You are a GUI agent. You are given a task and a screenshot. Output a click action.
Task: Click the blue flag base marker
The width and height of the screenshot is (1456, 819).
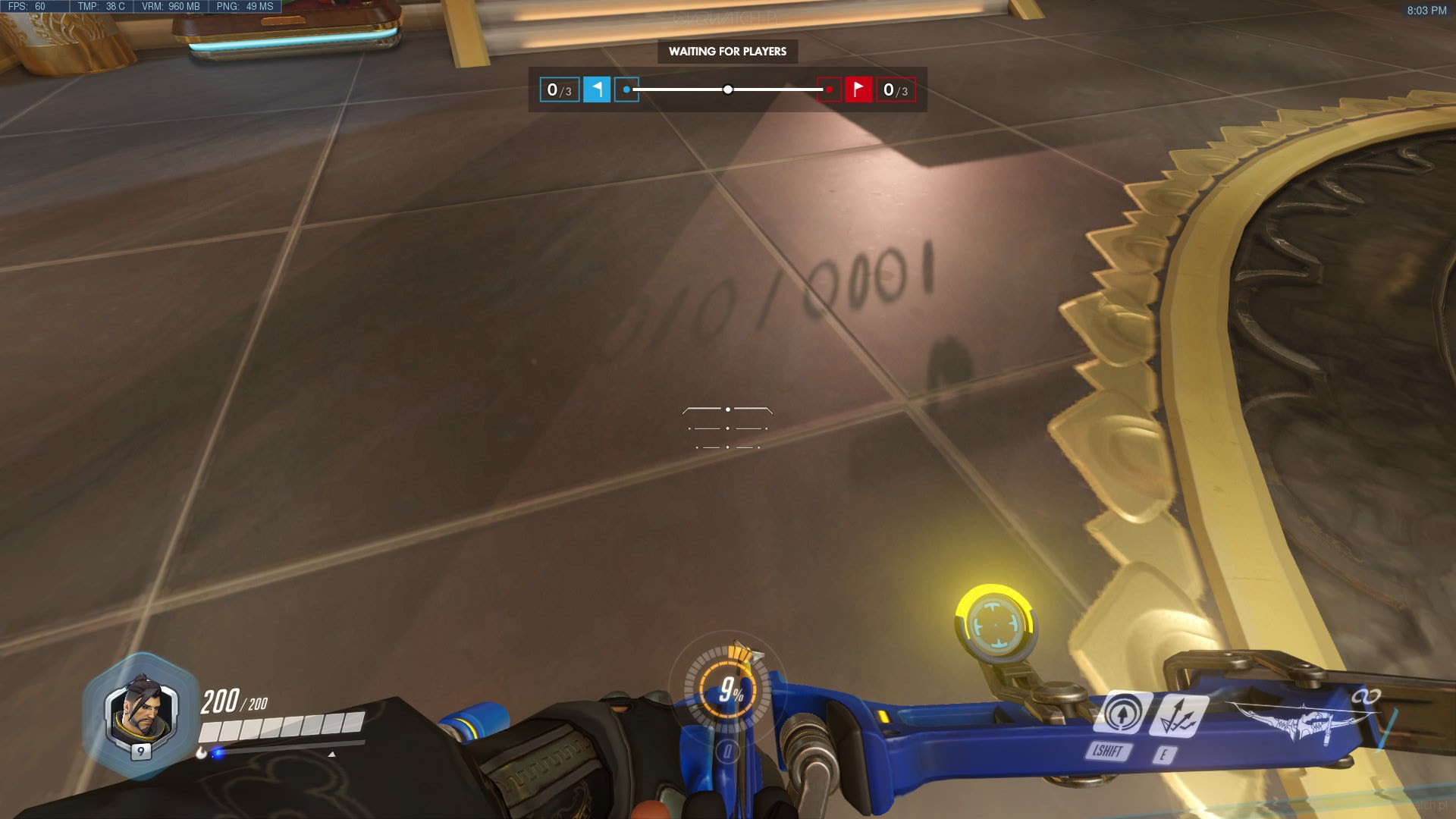point(626,89)
